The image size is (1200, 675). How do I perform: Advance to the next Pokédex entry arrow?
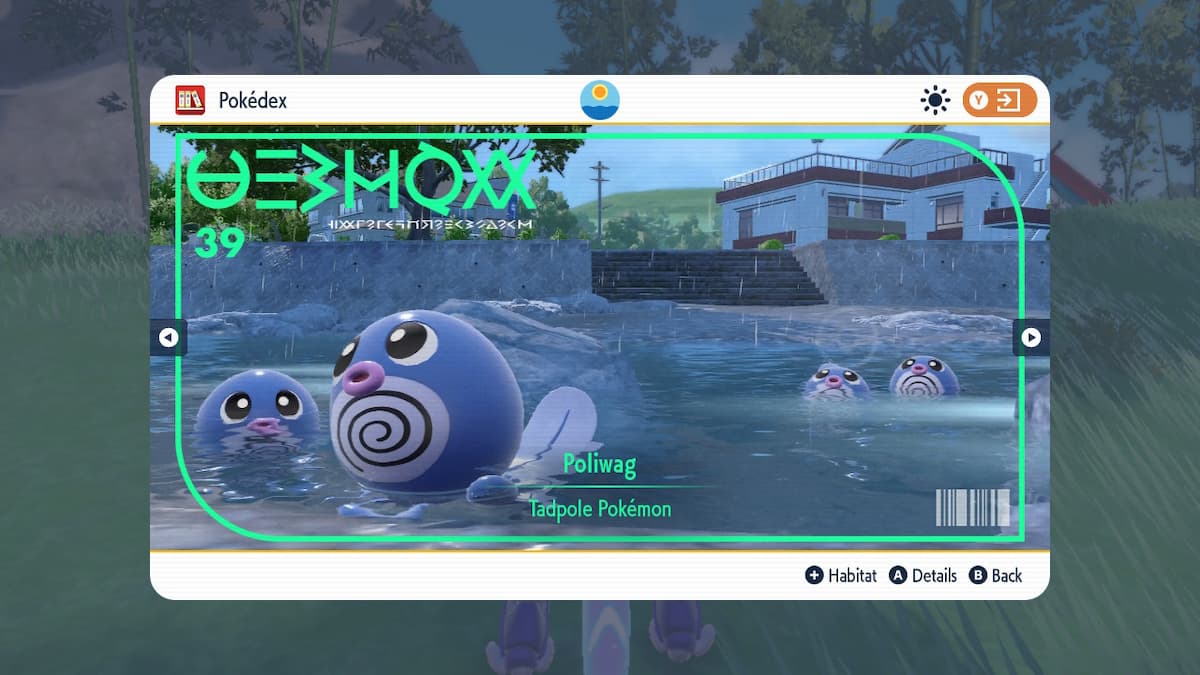1031,338
